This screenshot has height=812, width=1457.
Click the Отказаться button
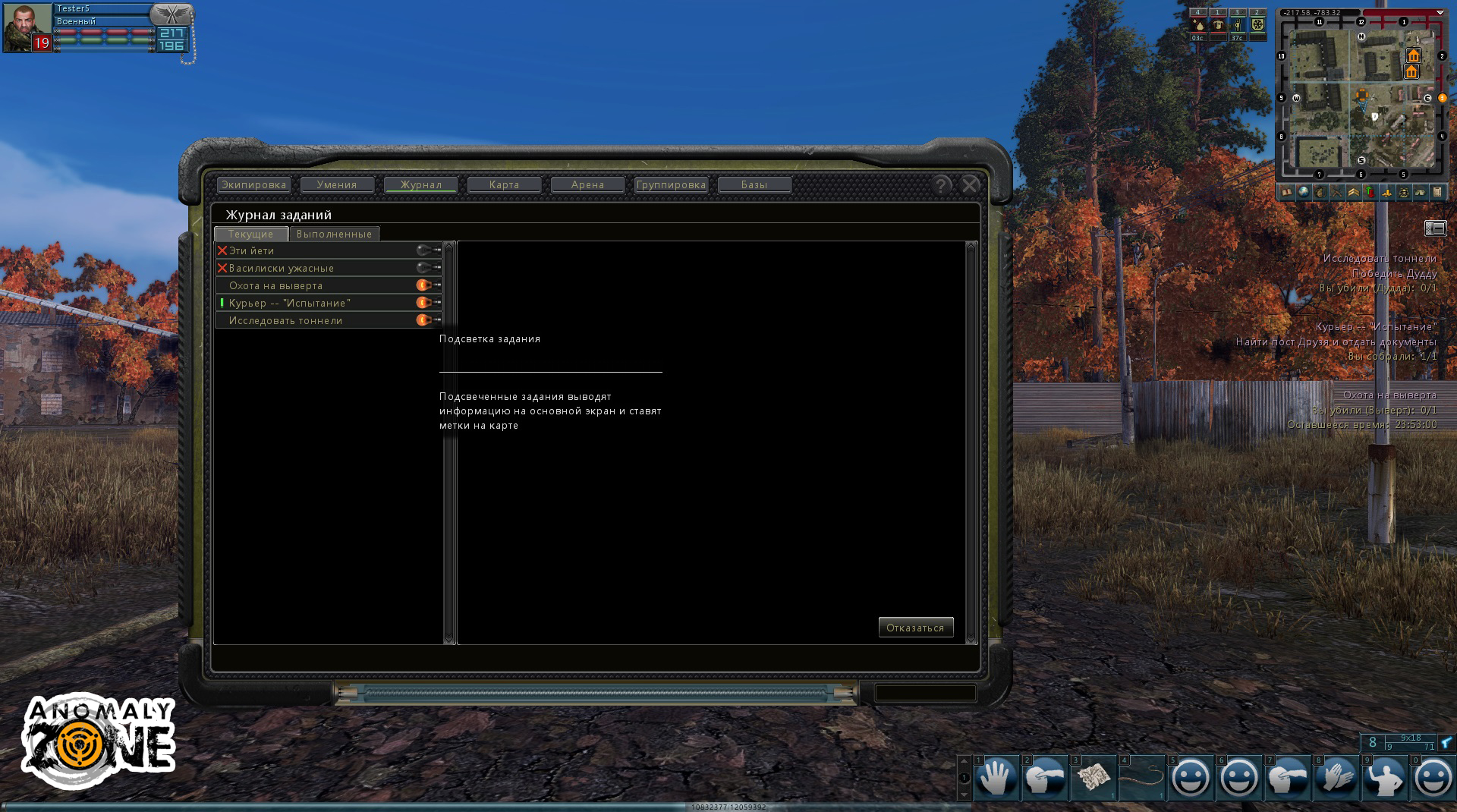tap(915, 628)
